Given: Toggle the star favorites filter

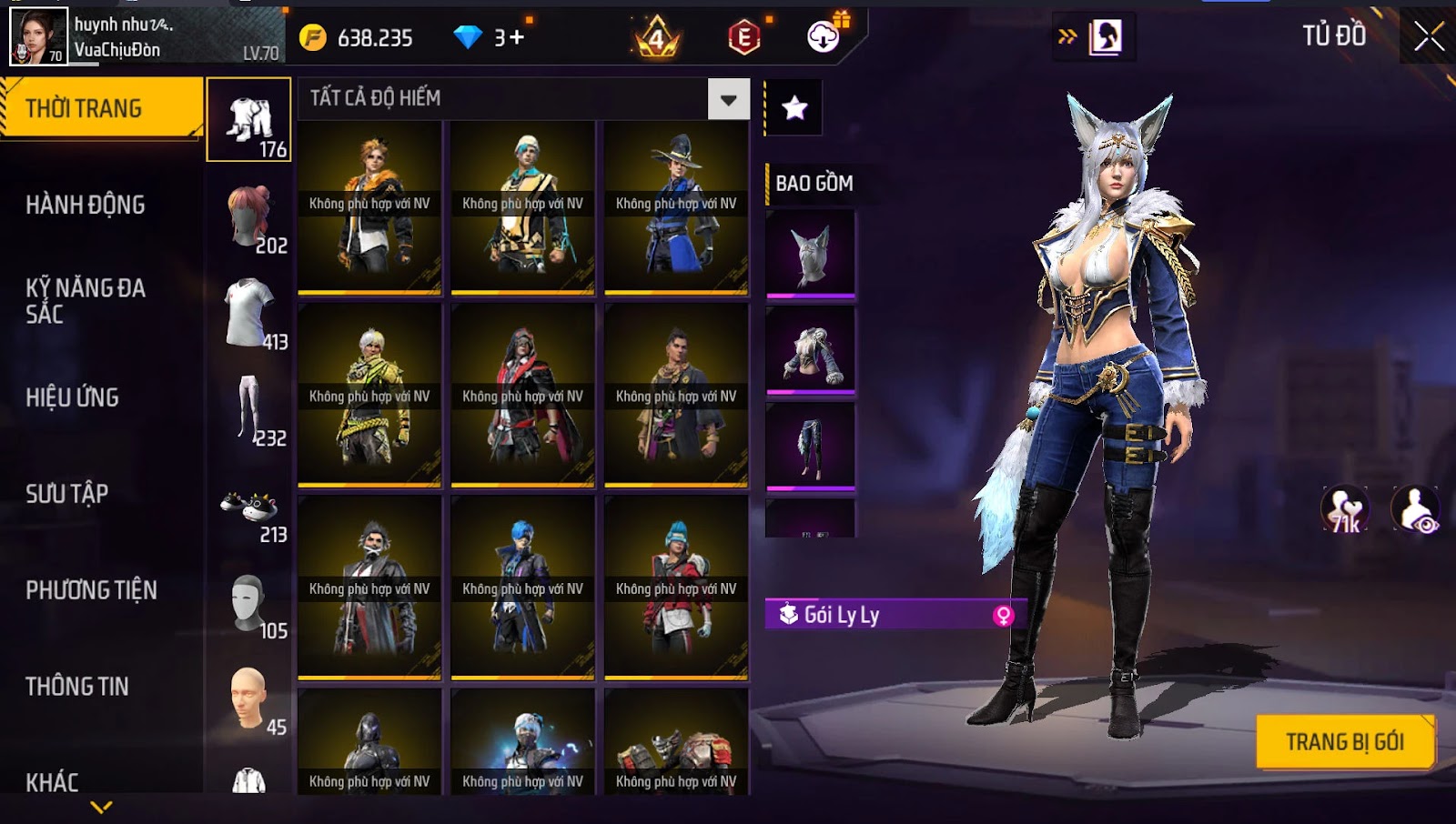Looking at the screenshot, I should pyautogui.click(x=794, y=108).
